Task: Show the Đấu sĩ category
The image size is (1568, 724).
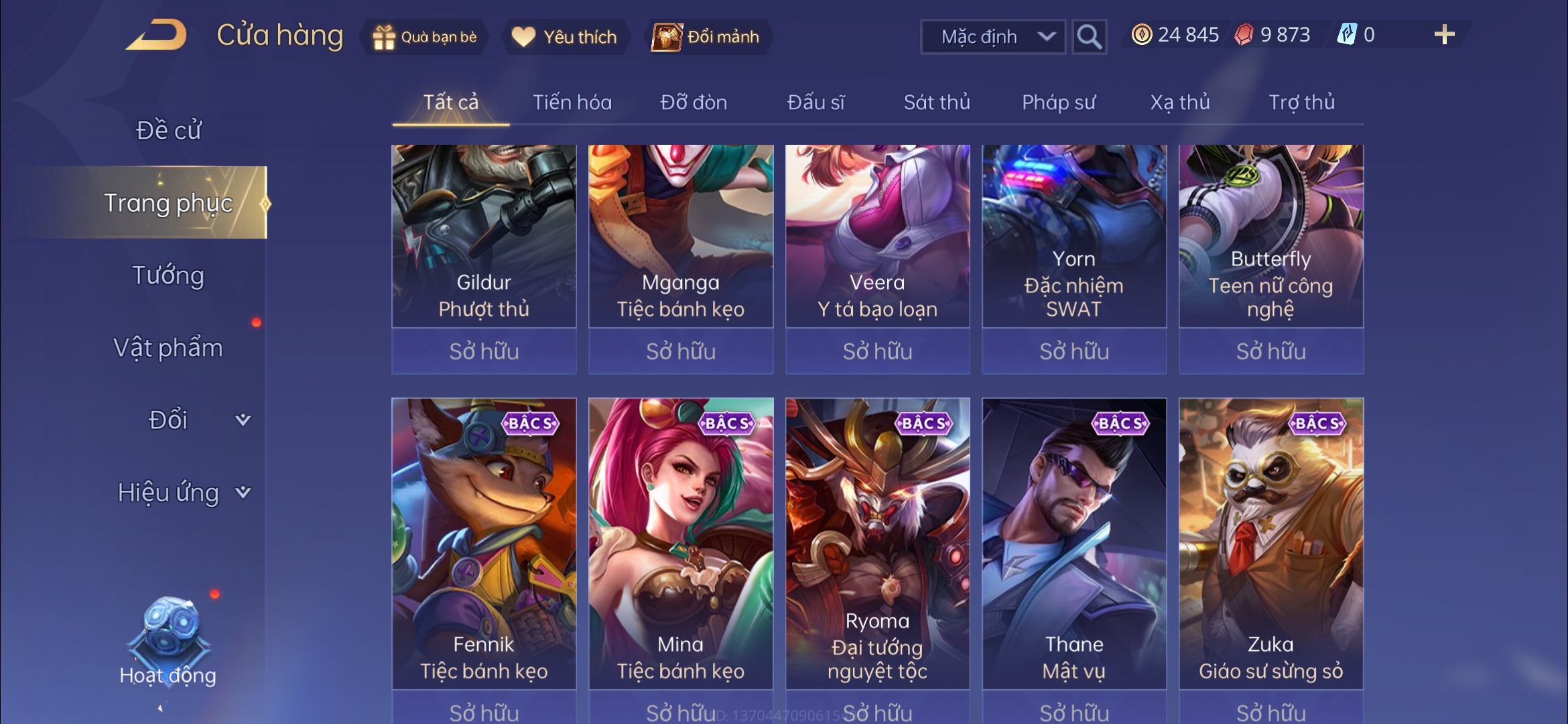Action: pyautogui.click(x=815, y=102)
